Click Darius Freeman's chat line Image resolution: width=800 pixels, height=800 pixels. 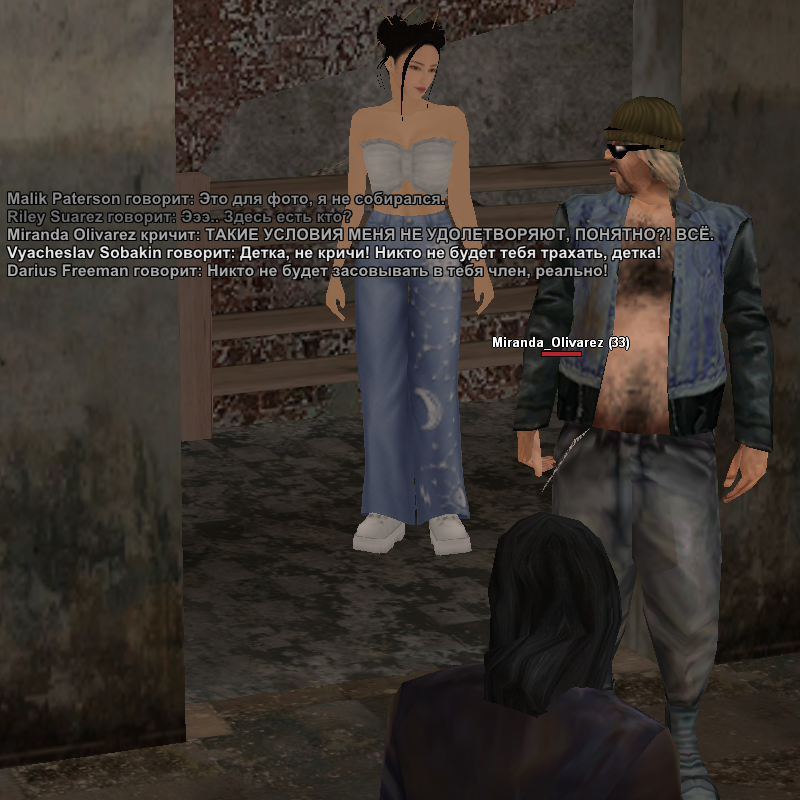point(307,270)
